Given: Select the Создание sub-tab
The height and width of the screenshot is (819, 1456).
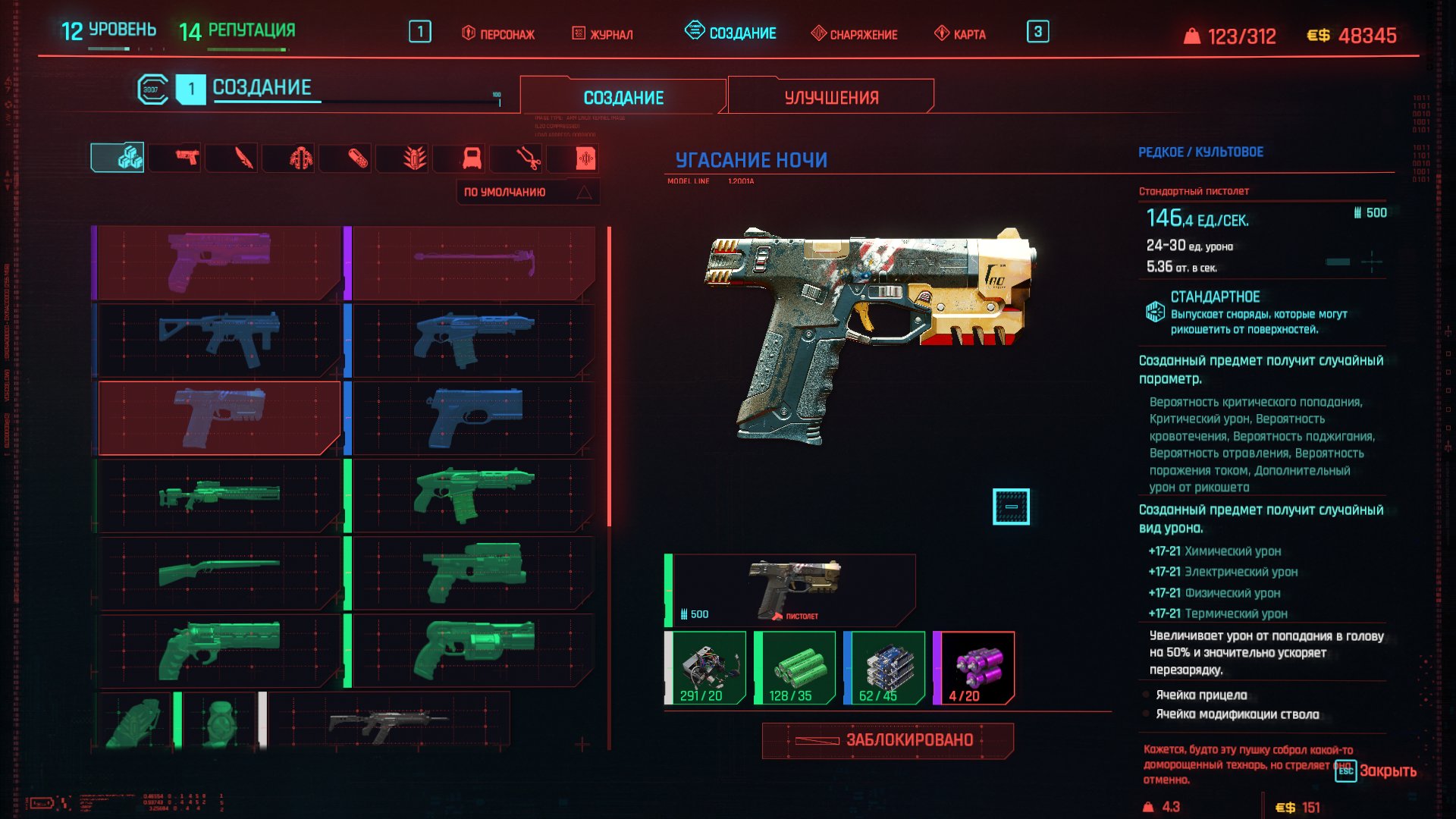Looking at the screenshot, I should (x=623, y=98).
